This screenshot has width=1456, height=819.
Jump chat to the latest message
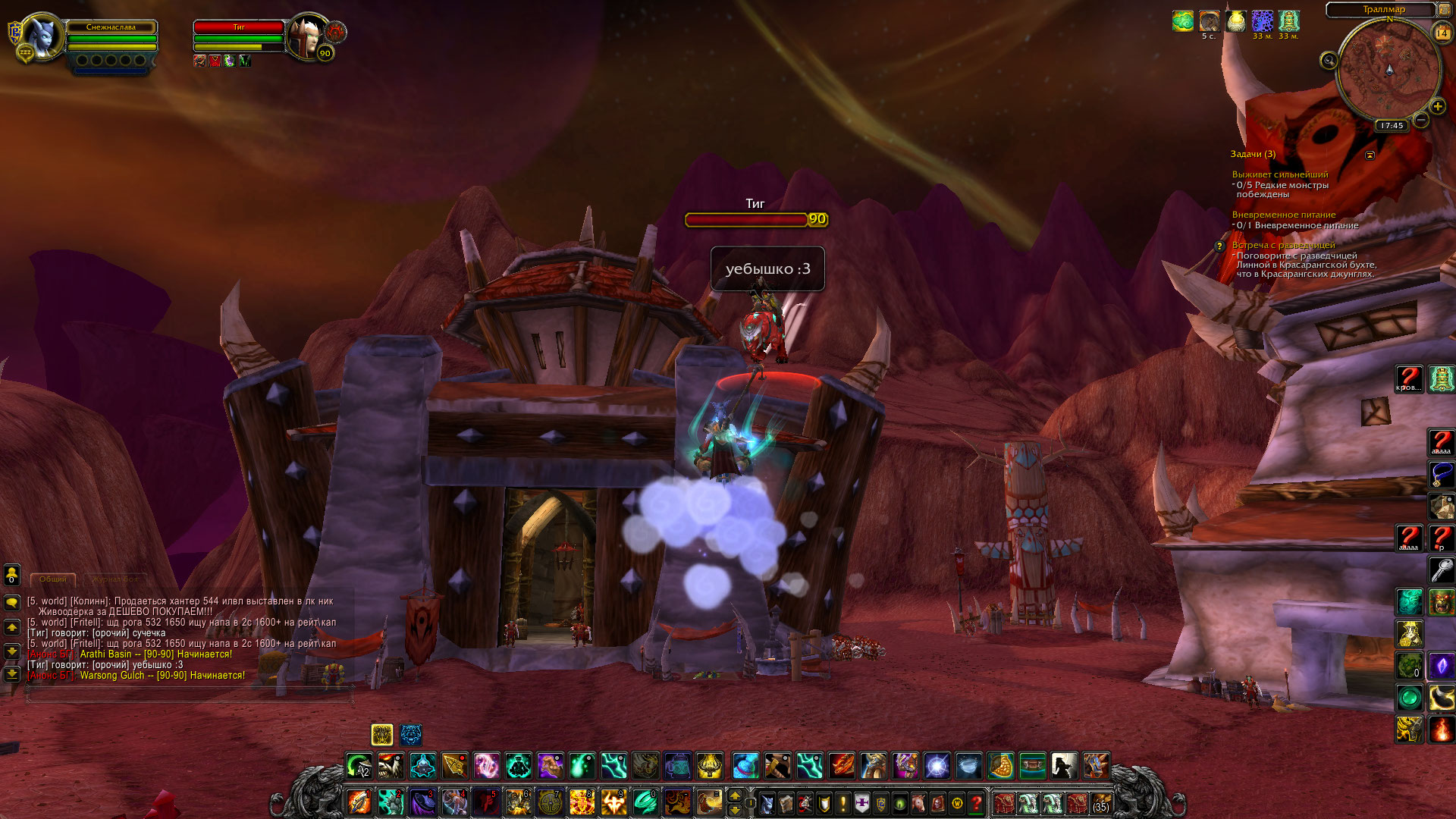click(12, 673)
